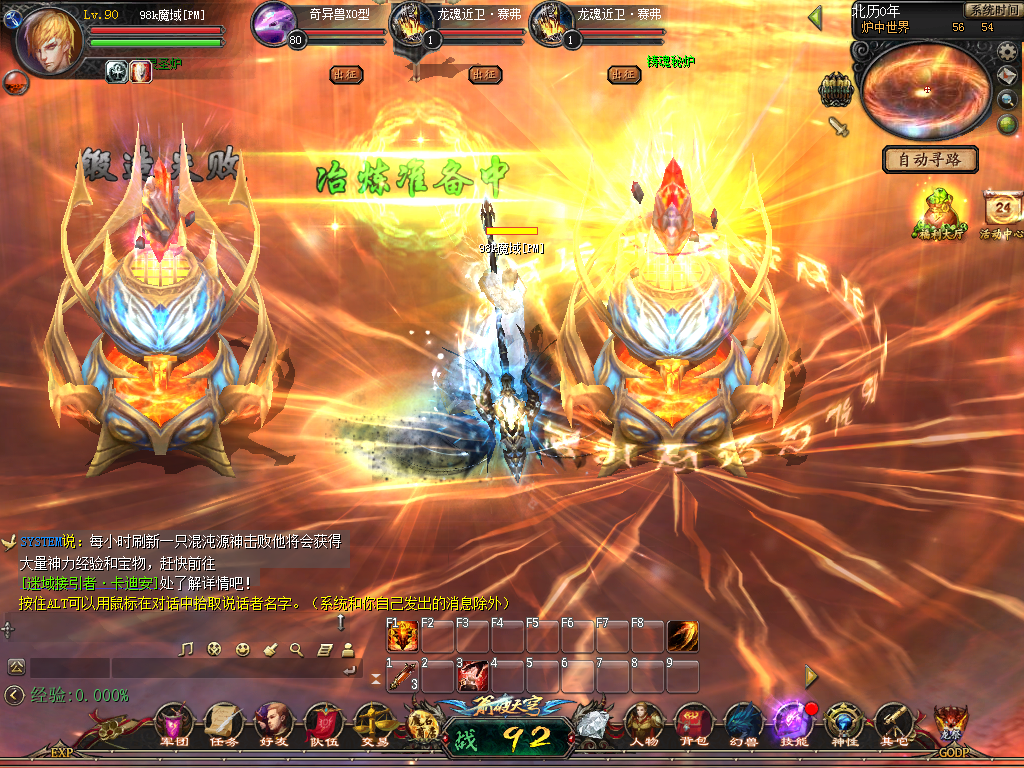Open the 人物 (Character) sheet

pos(643,722)
